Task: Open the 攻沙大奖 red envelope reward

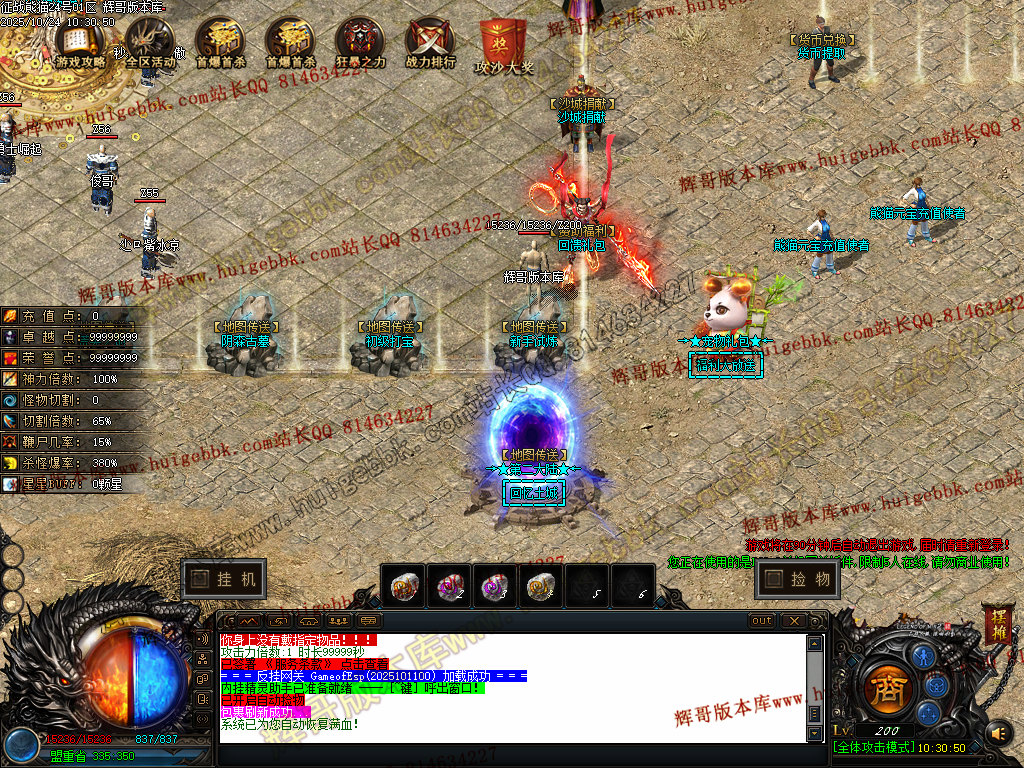Action: pos(503,45)
